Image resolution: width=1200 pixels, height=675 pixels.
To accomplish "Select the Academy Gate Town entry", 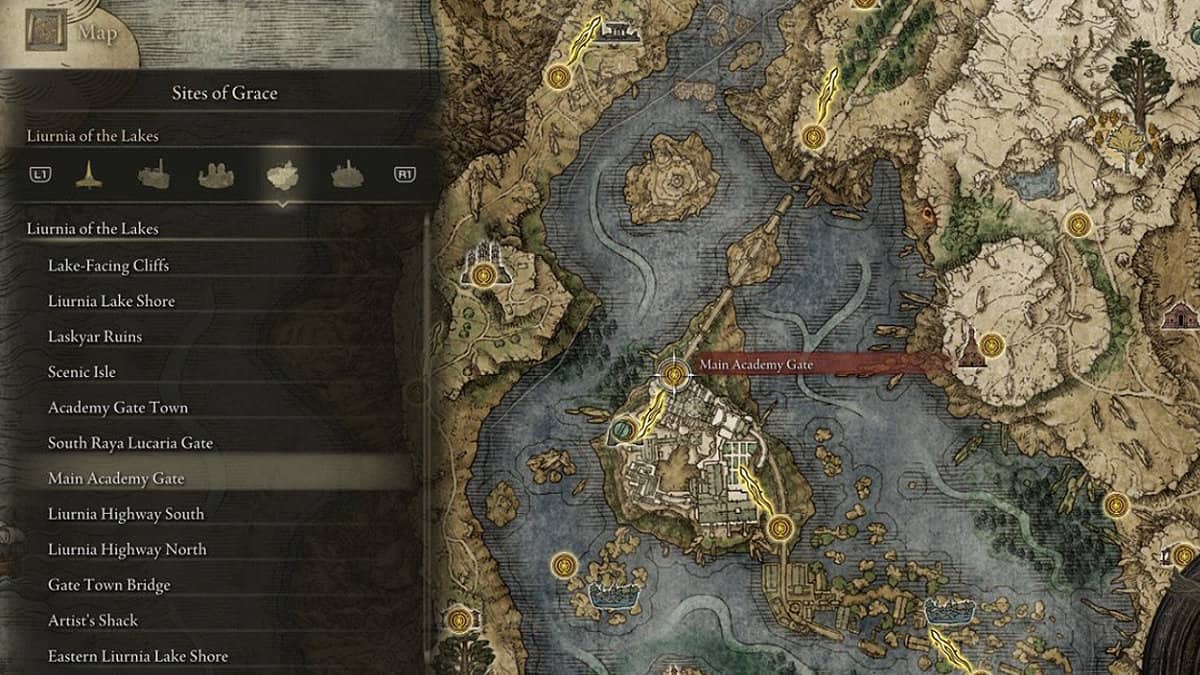I will pyautogui.click(x=118, y=408).
